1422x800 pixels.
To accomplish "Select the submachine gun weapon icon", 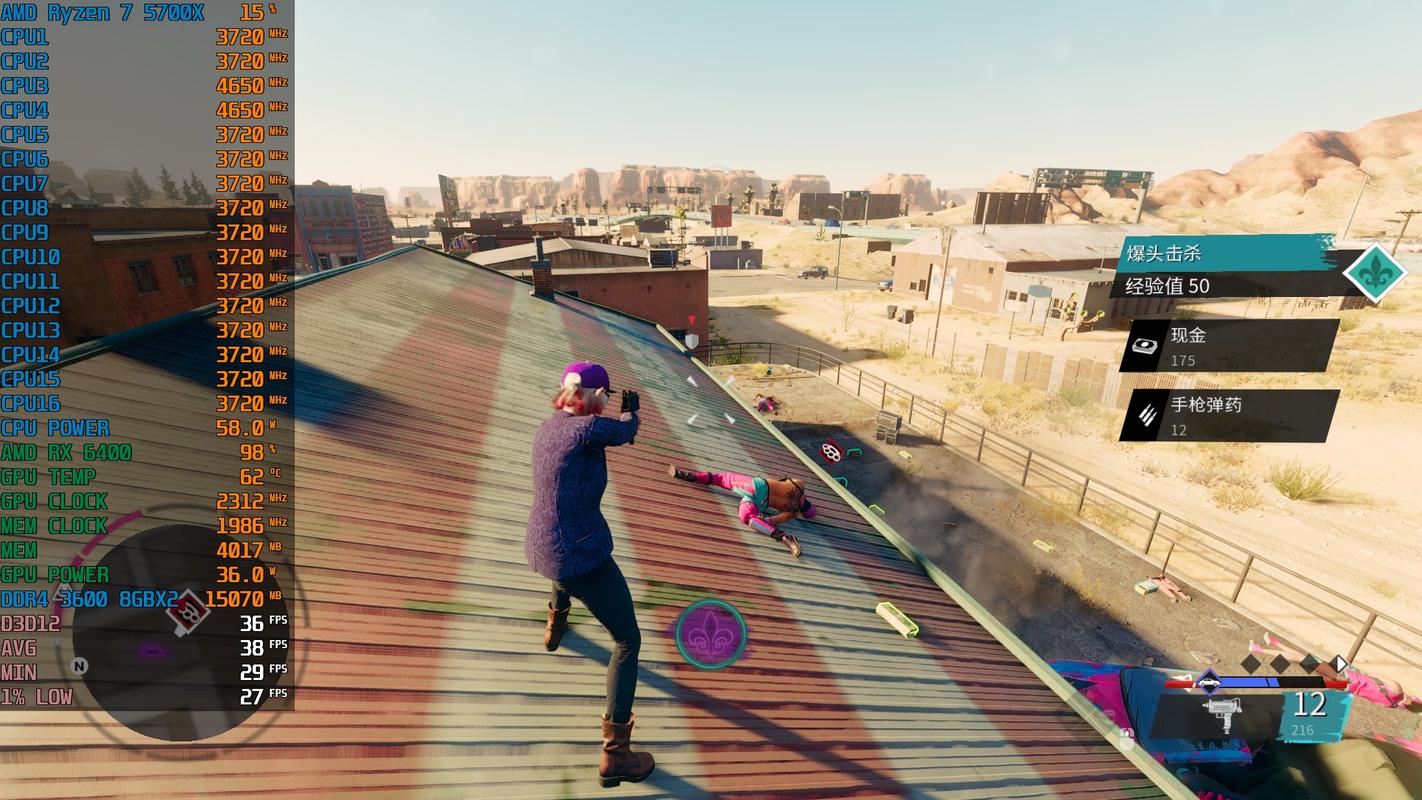I will click(1220, 714).
